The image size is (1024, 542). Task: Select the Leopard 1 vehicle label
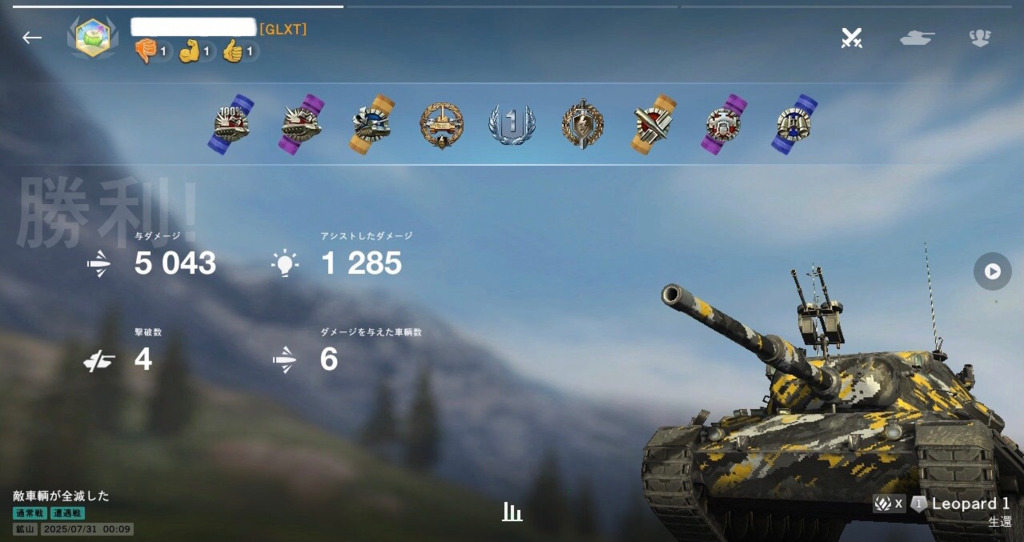(970, 504)
